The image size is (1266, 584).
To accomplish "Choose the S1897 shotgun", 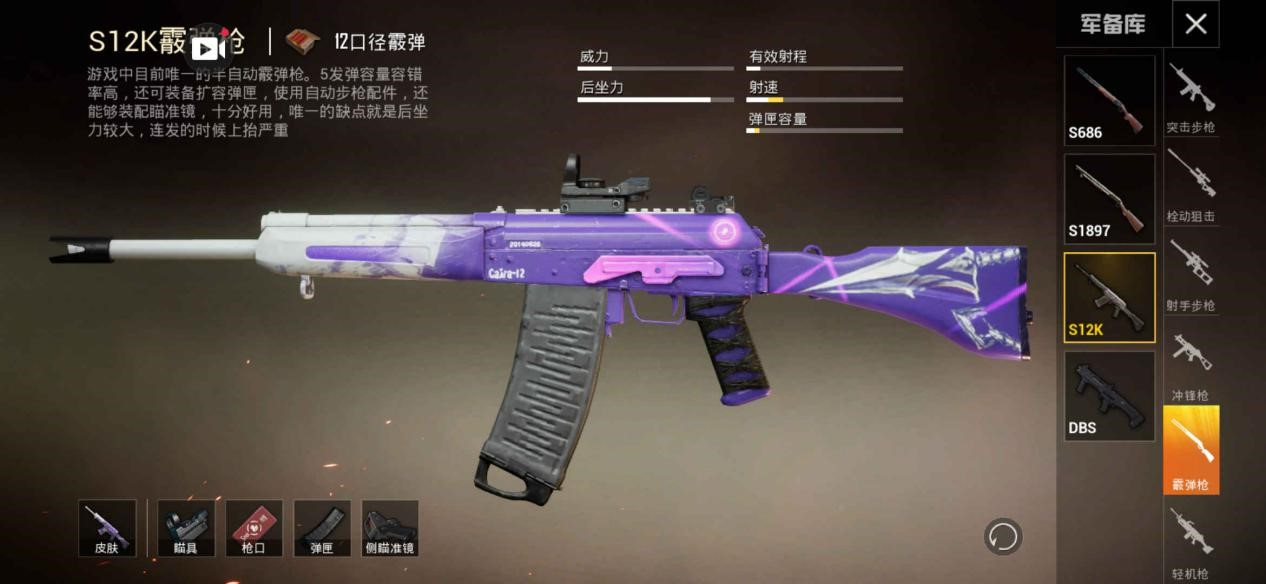I will click(x=1109, y=199).
